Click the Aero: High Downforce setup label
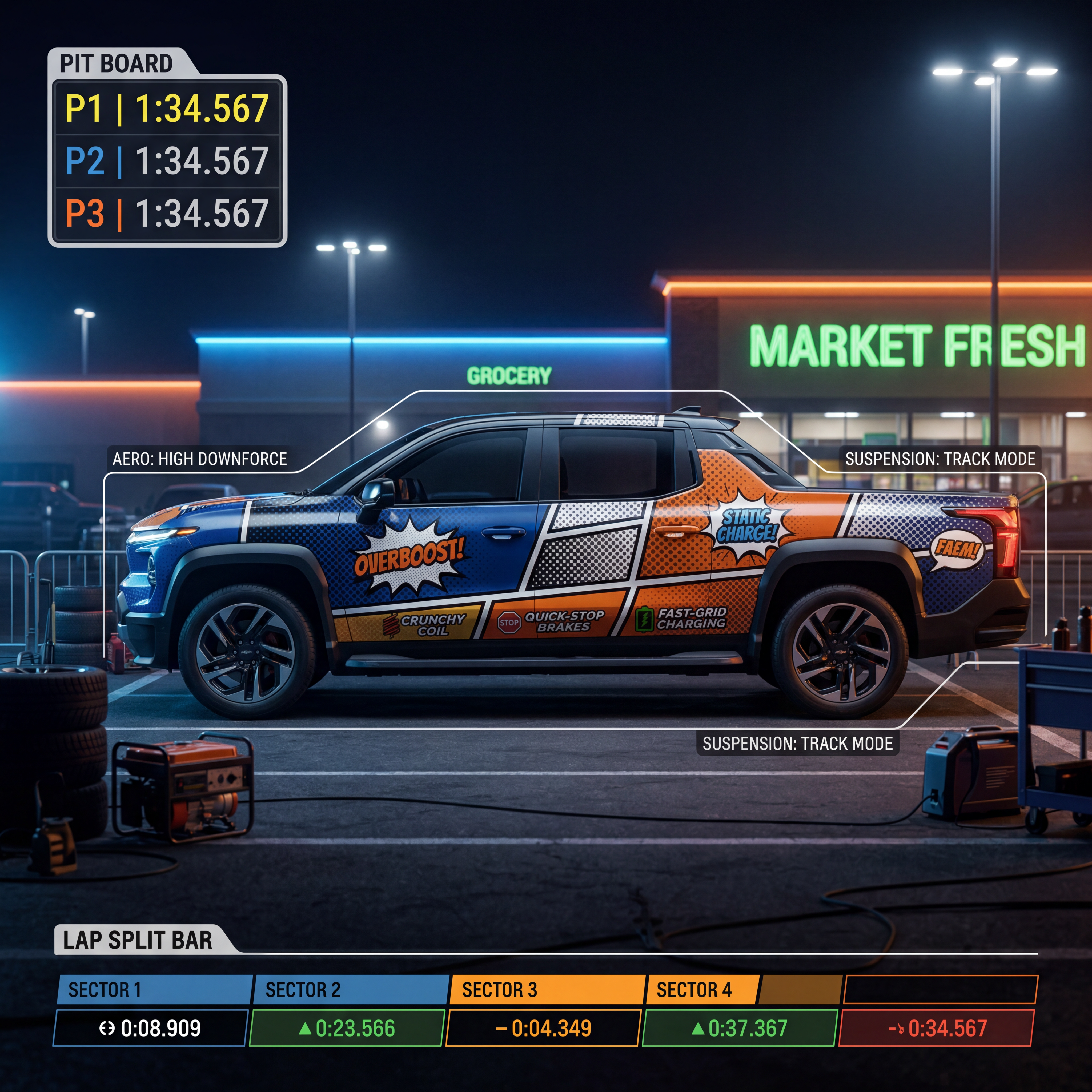The width and height of the screenshot is (1092, 1092). 199,459
